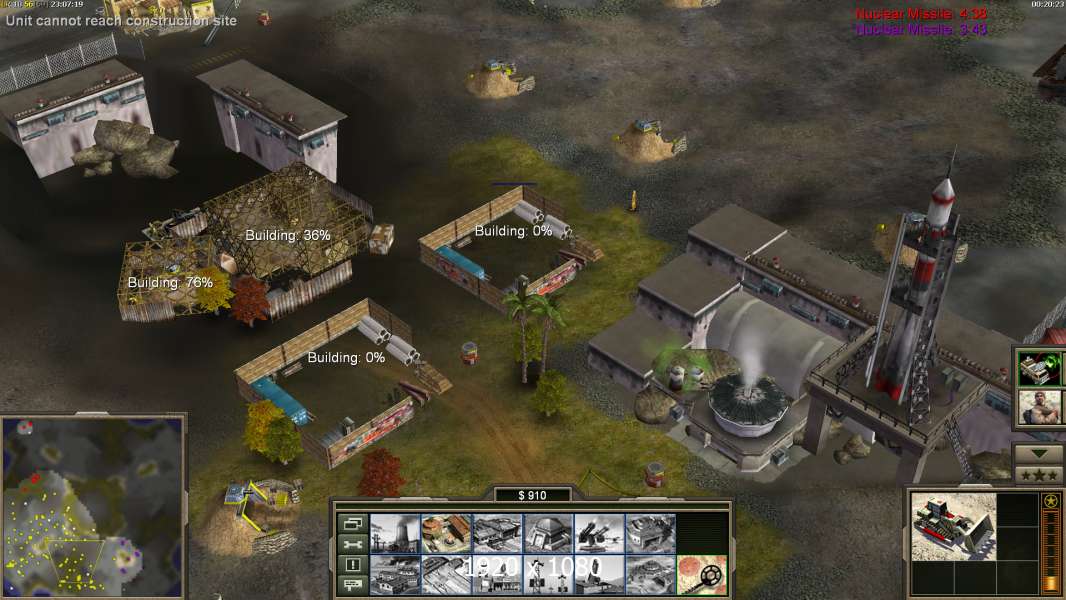Click the overlapping windows button
Viewport: 1066px width, 600px height.
[x=351, y=523]
